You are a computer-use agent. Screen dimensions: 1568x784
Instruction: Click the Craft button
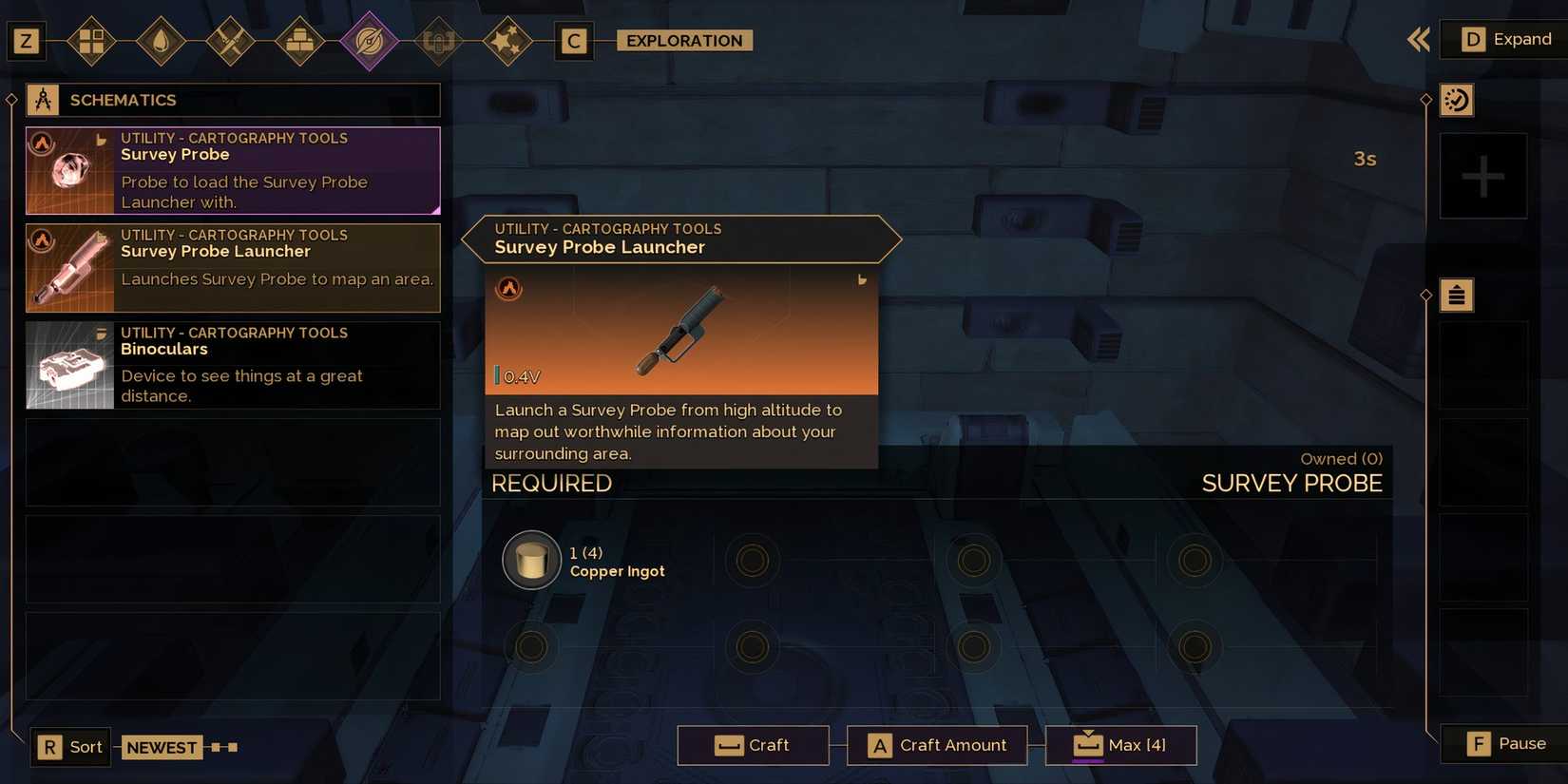pyautogui.click(x=754, y=745)
